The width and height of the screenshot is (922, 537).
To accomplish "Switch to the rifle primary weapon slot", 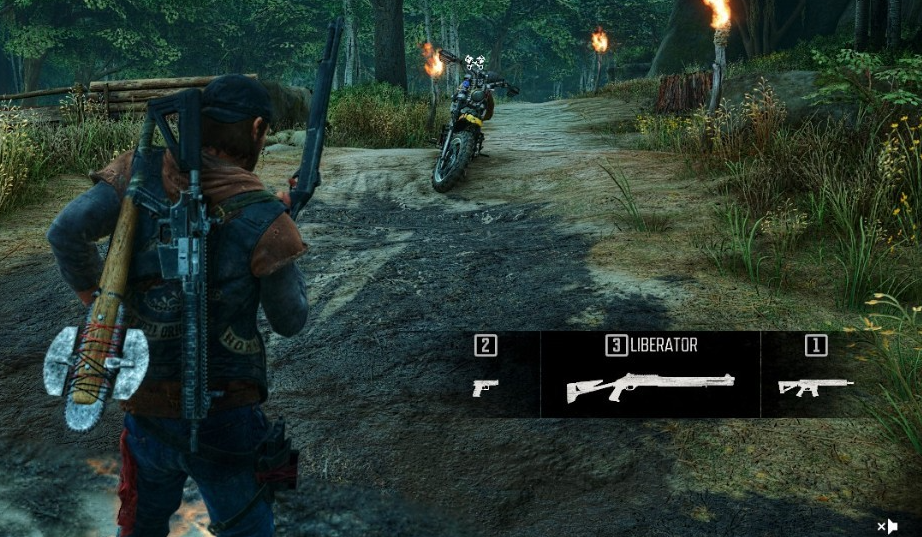I will click(815, 385).
